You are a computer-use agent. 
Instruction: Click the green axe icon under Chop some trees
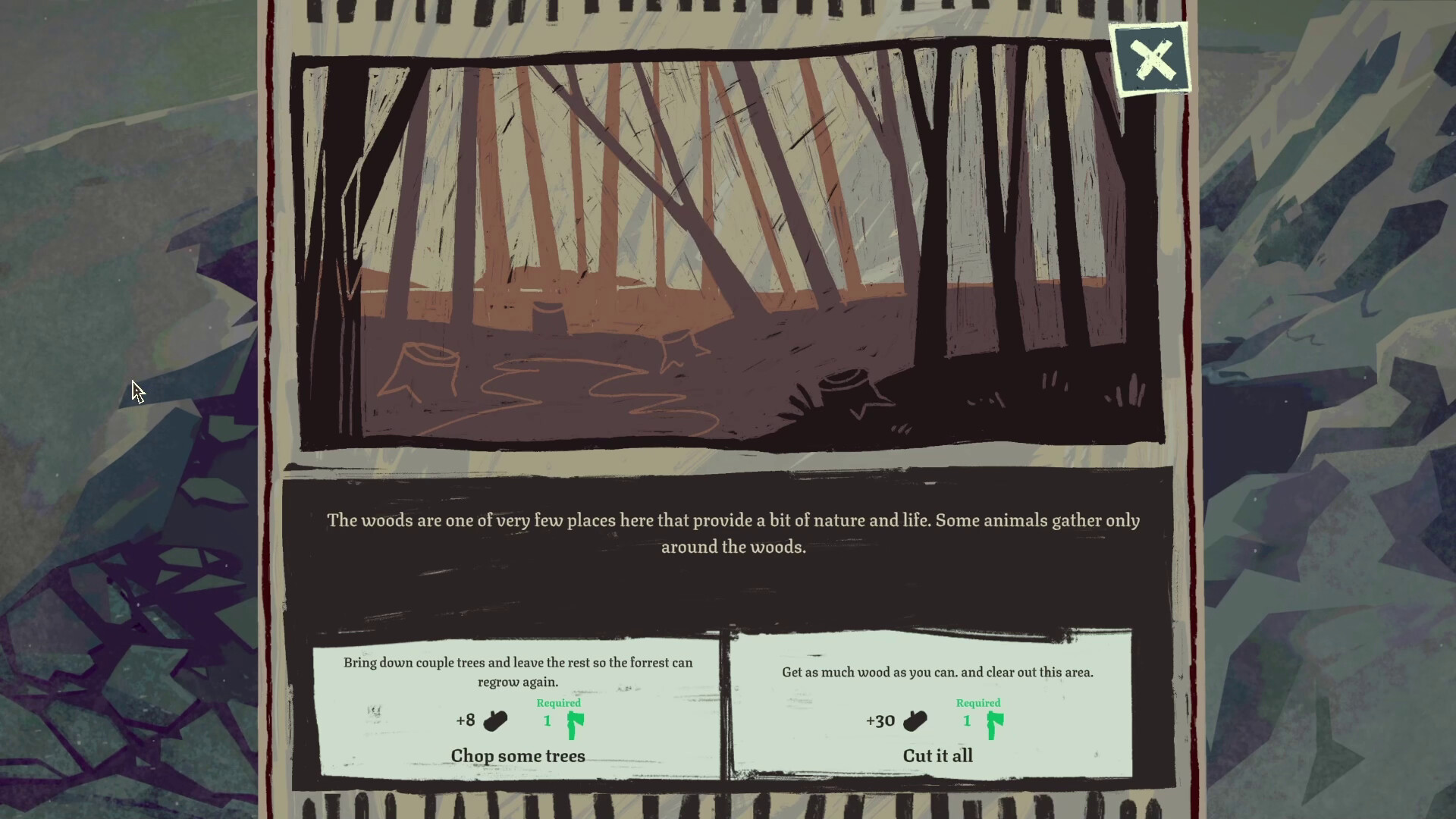tap(574, 726)
